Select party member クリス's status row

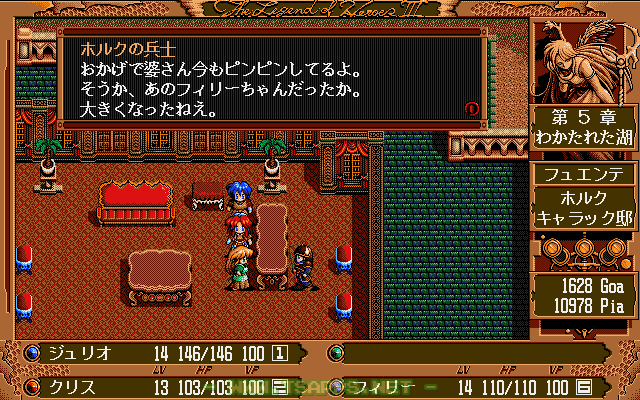(158, 385)
